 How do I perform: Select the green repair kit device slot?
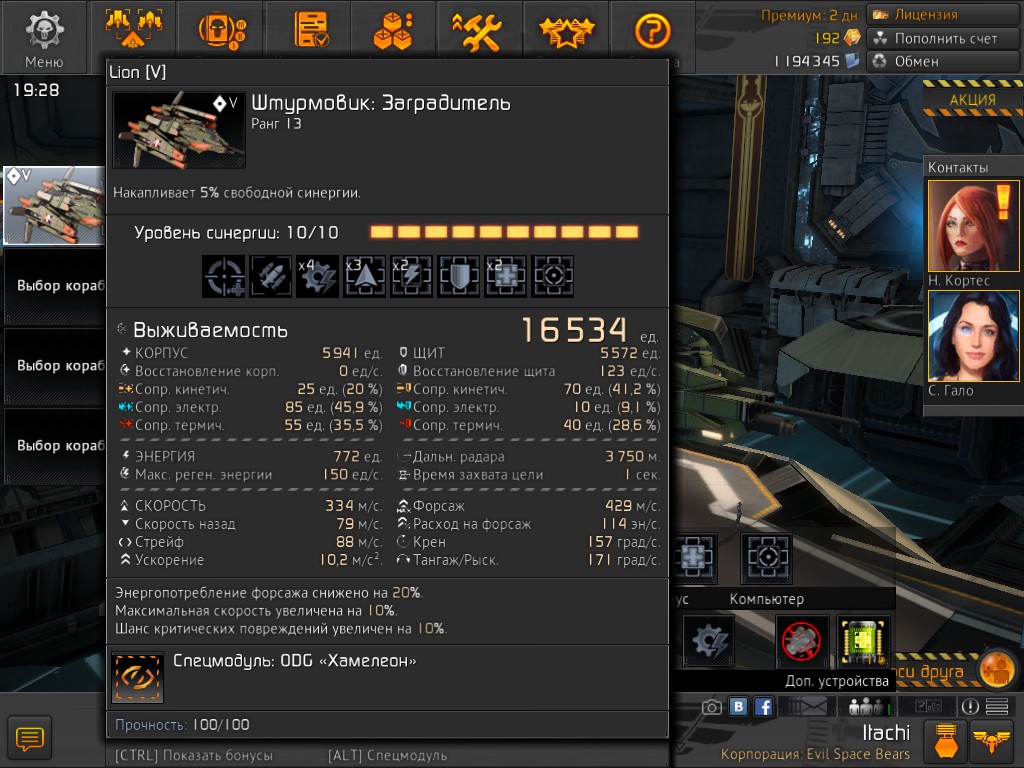tap(863, 641)
